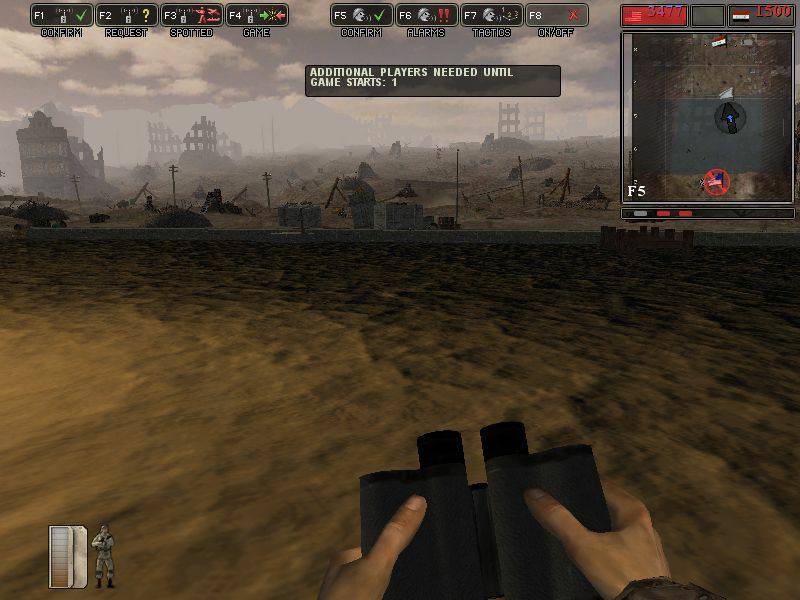Viewport: 800px width, 600px height.
Task: Select the F1 Confirm radio command
Action: click(61, 16)
